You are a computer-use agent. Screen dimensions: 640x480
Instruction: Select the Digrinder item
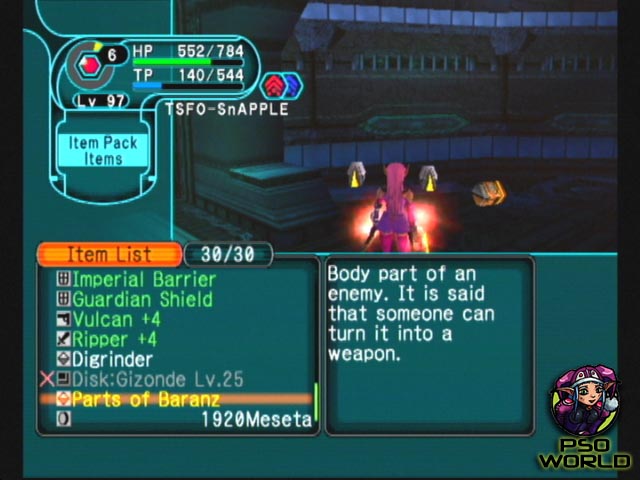[x=113, y=359]
